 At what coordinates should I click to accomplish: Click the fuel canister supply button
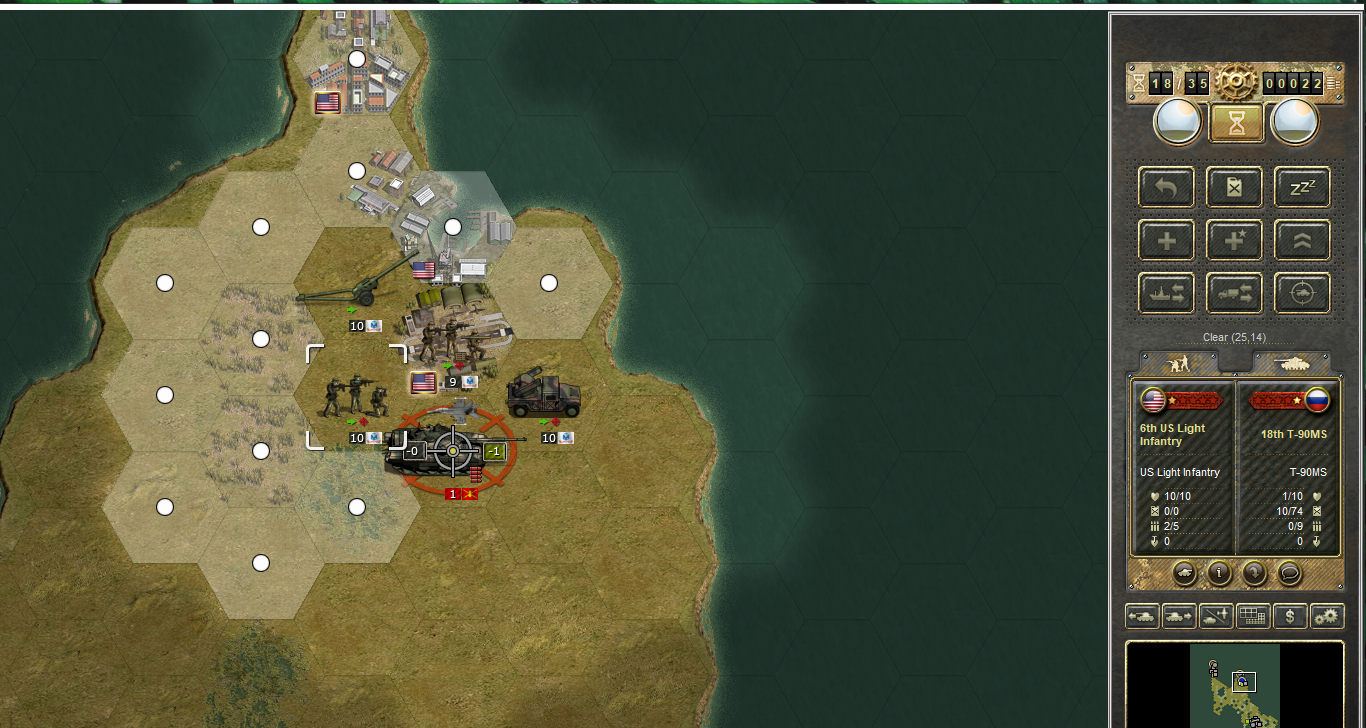(x=1234, y=187)
